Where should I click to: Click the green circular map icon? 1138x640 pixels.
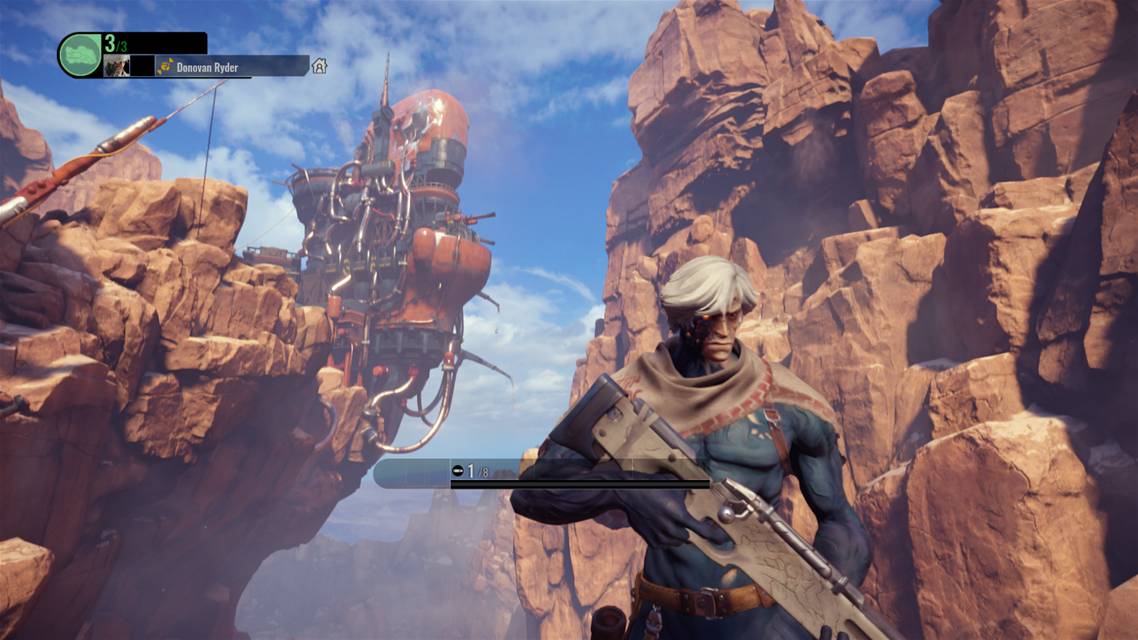tap(80, 55)
